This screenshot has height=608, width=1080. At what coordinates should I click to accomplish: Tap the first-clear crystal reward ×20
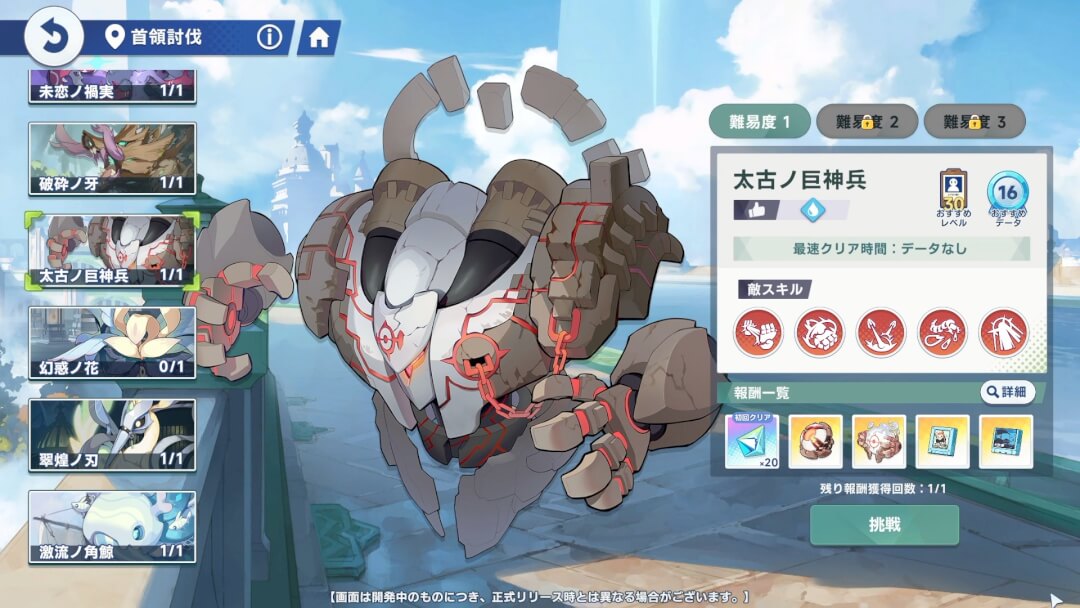[751, 441]
